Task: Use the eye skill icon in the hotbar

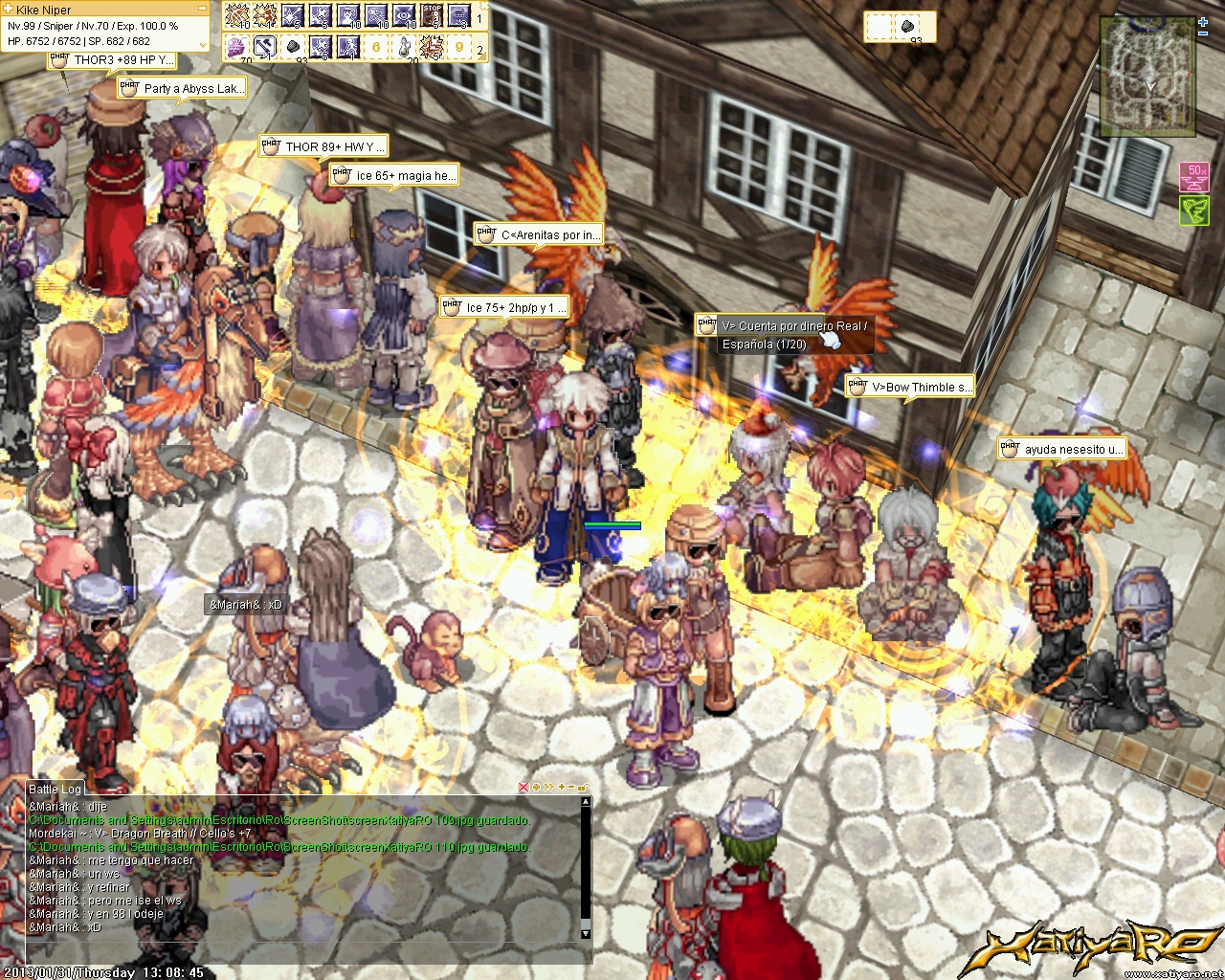Action: pos(404,16)
